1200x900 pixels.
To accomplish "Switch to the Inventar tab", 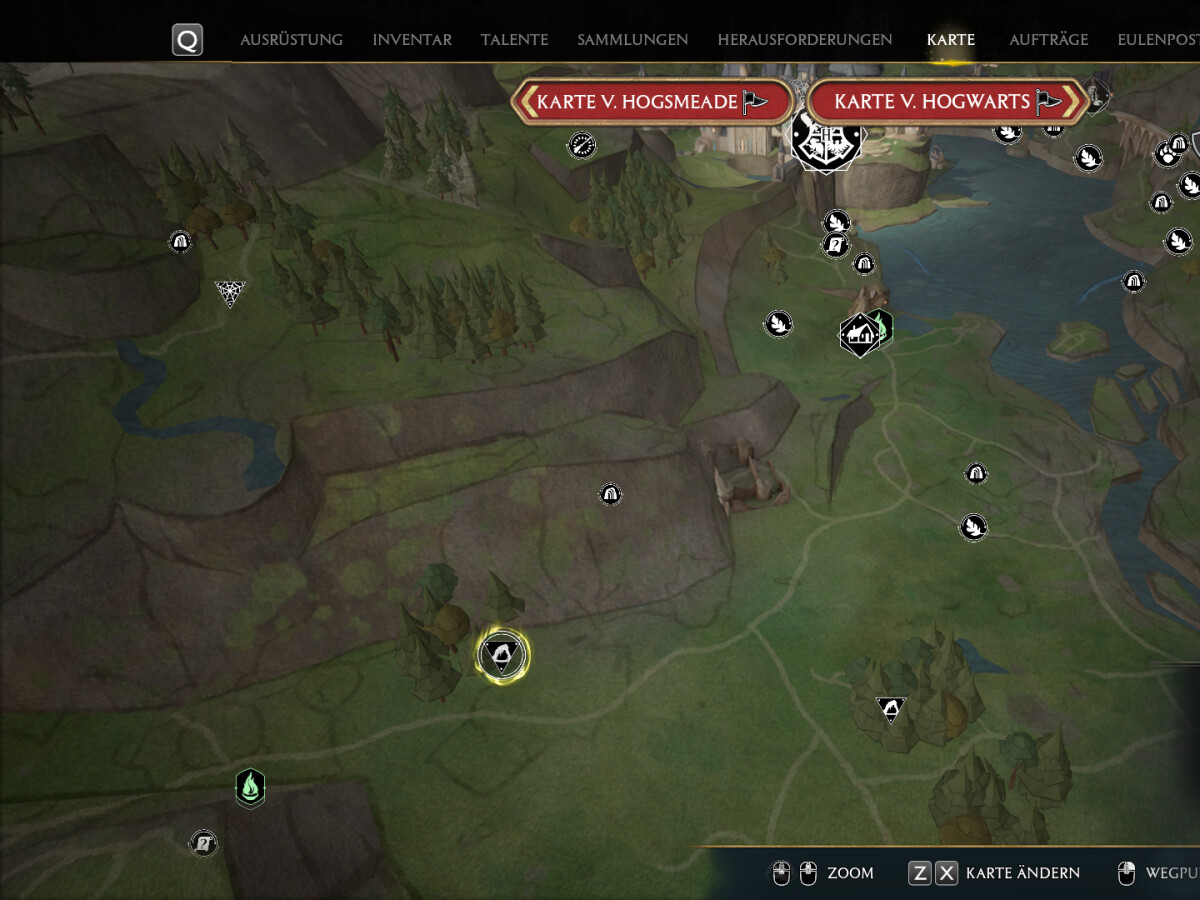I will click(x=412, y=40).
